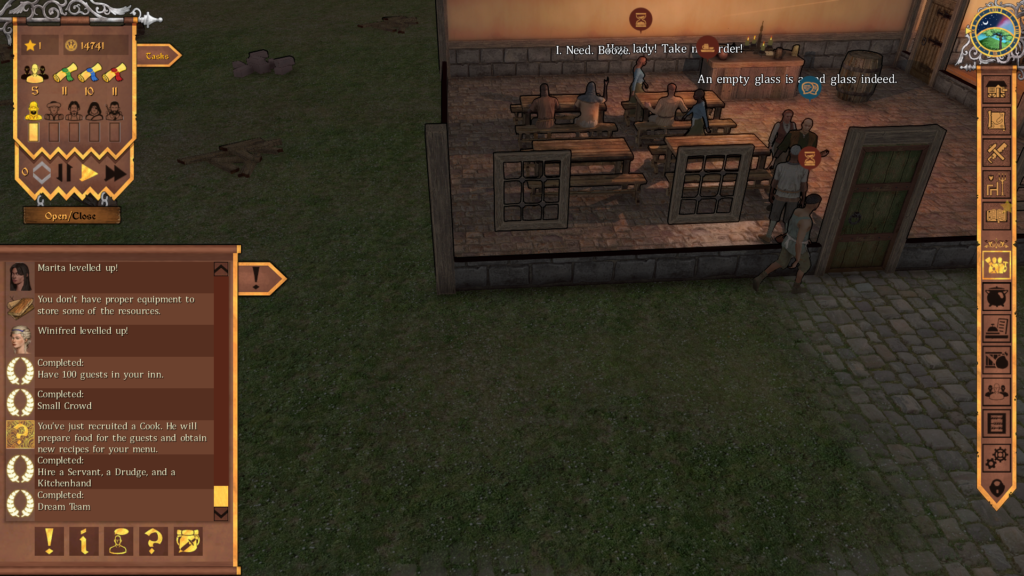1024x576 pixels.
Task: Open the 'Winifred levelled up!' notification
Action: pyautogui.click(x=110, y=339)
